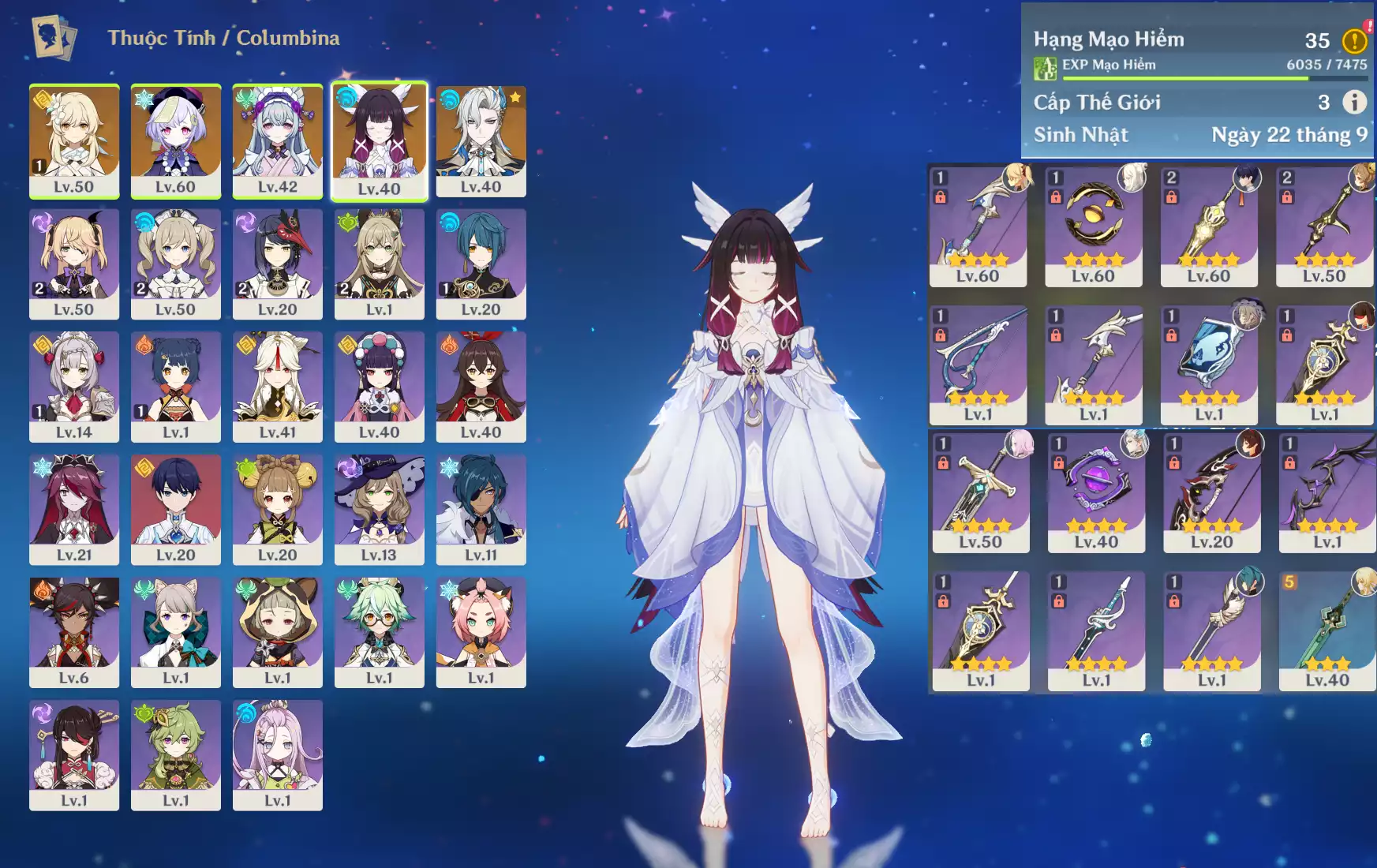Open the World Level info icon
Image resolution: width=1377 pixels, height=868 pixels.
pyautogui.click(x=1354, y=102)
